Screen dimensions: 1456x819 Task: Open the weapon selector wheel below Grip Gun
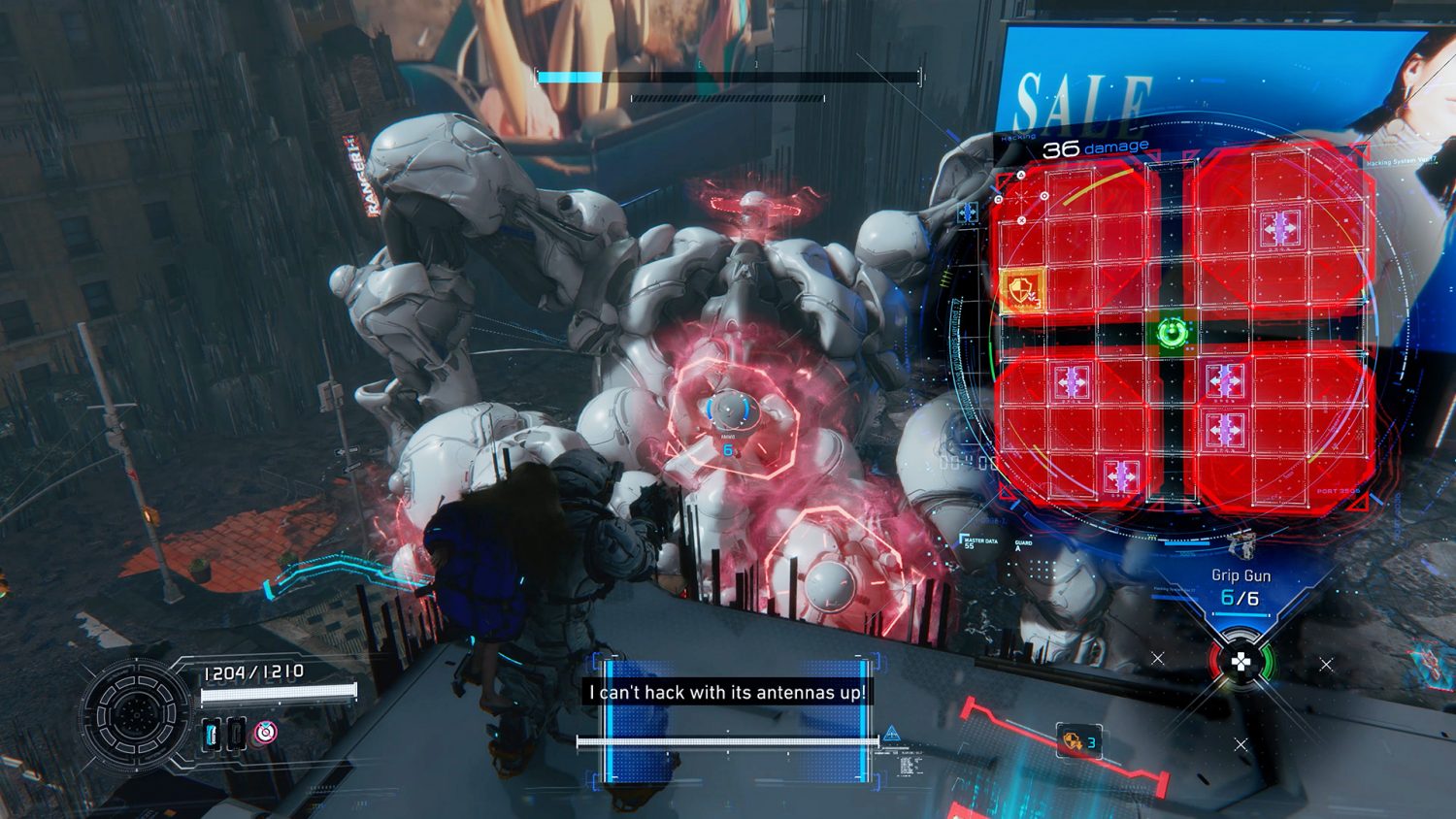pyautogui.click(x=1241, y=663)
